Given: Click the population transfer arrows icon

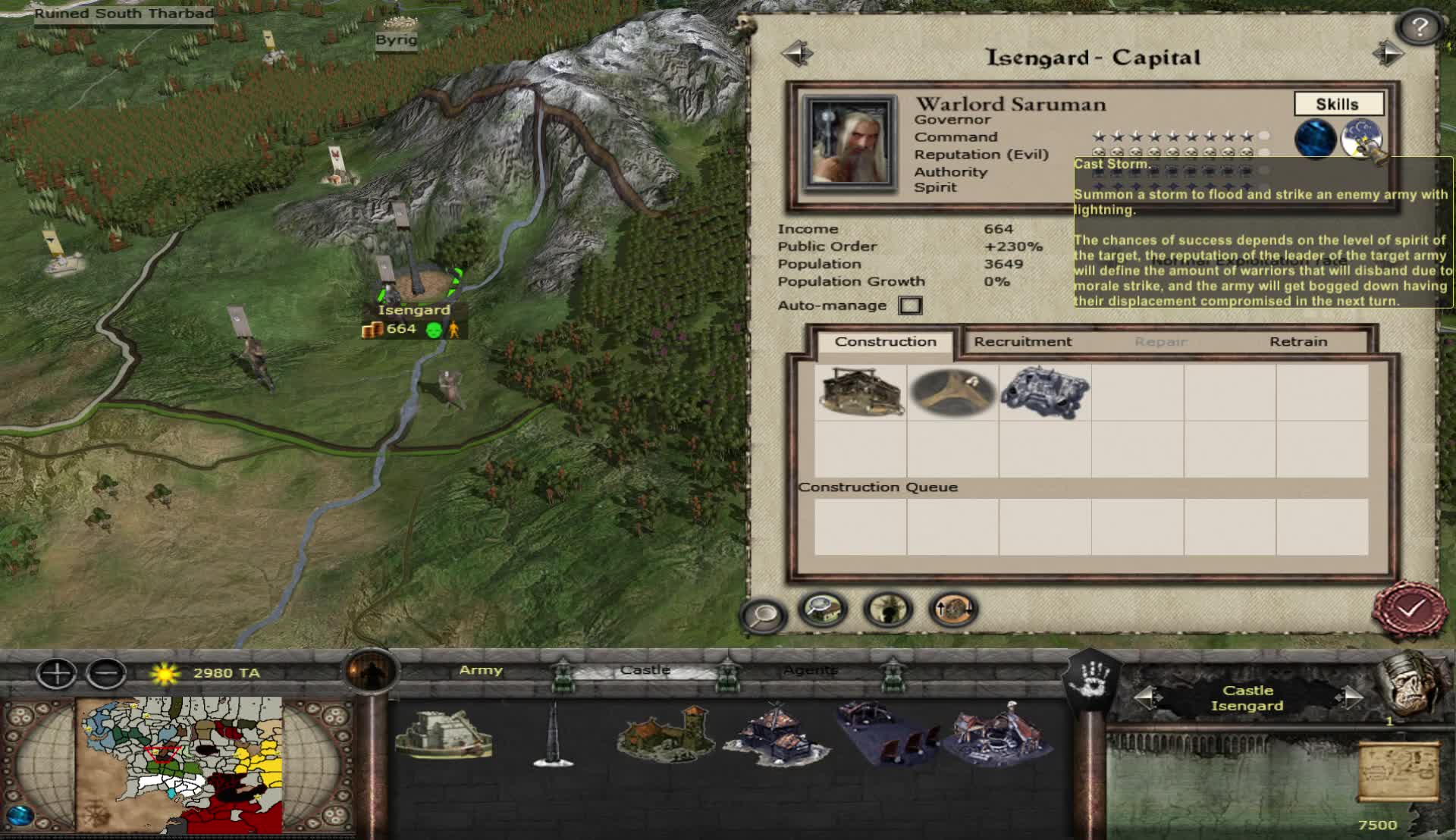Looking at the screenshot, I should click(x=955, y=609).
